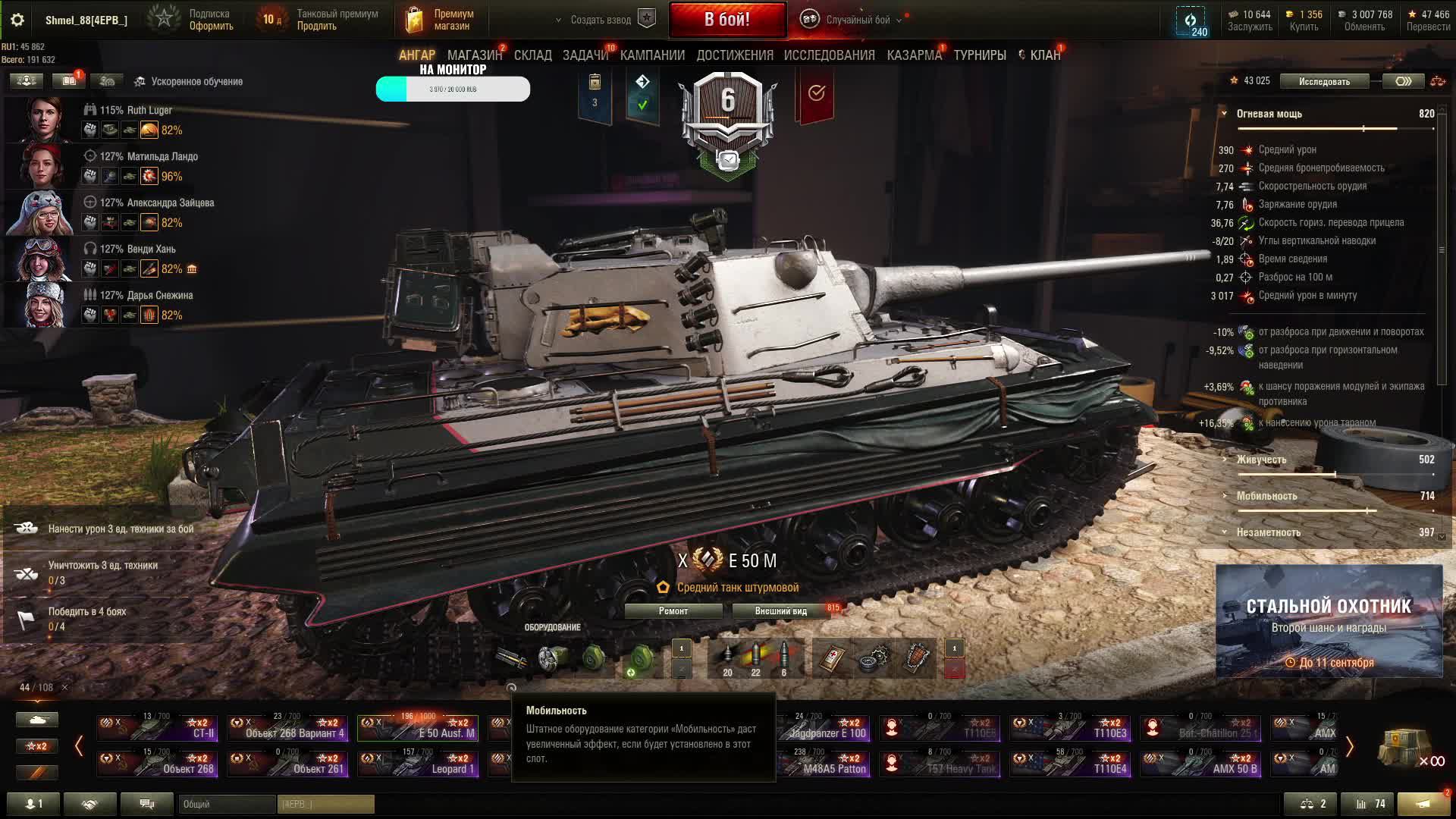Click the Ремонт button
Viewport: 1456px width, 819px height.
click(673, 611)
